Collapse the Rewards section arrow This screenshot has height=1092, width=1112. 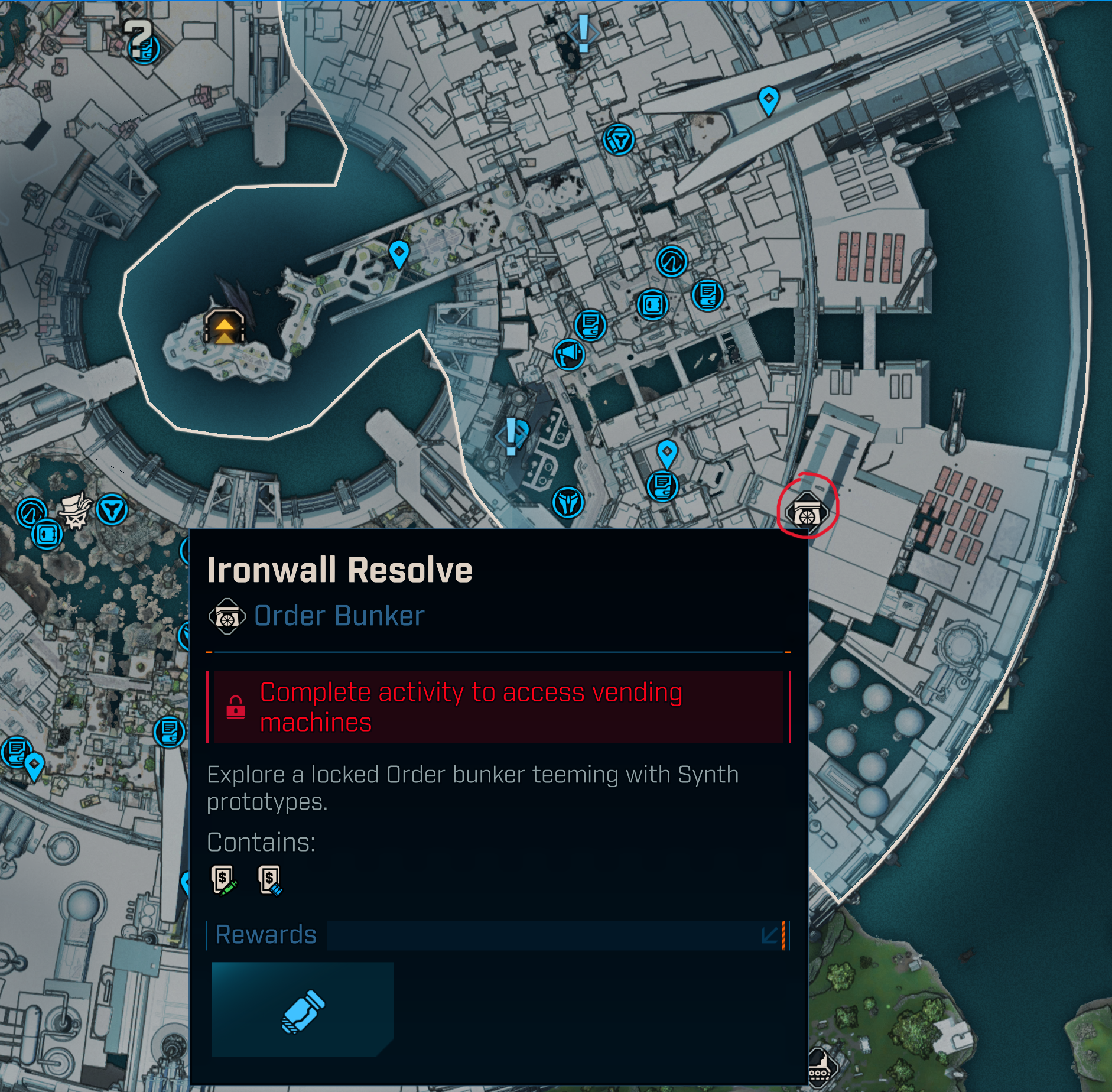pyautogui.click(x=770, y=935)
